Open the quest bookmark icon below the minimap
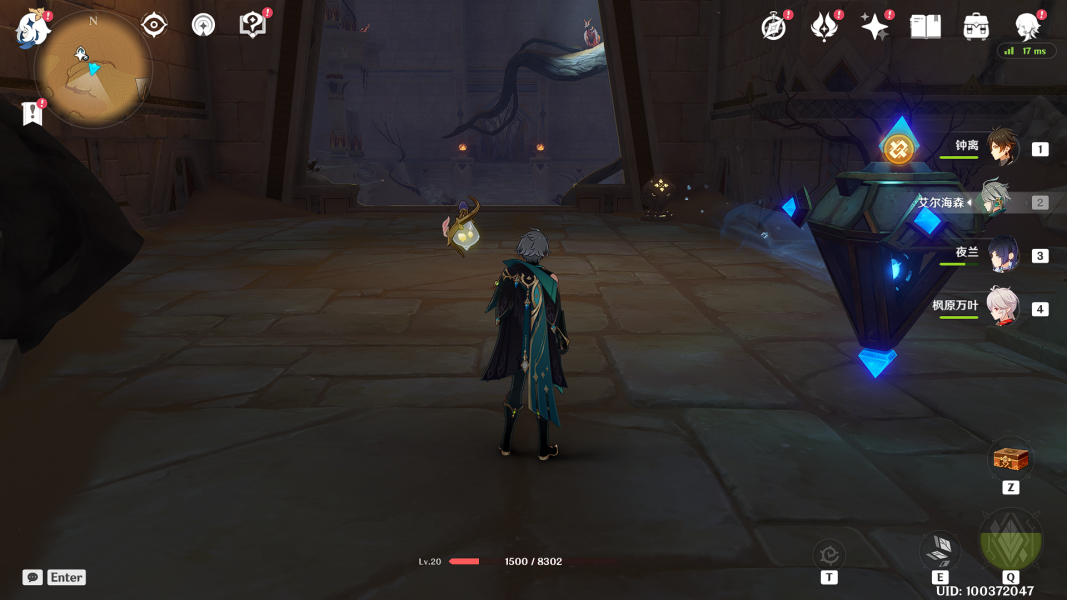This screenshot has width=1067, height=600. [x=33, y=113]
